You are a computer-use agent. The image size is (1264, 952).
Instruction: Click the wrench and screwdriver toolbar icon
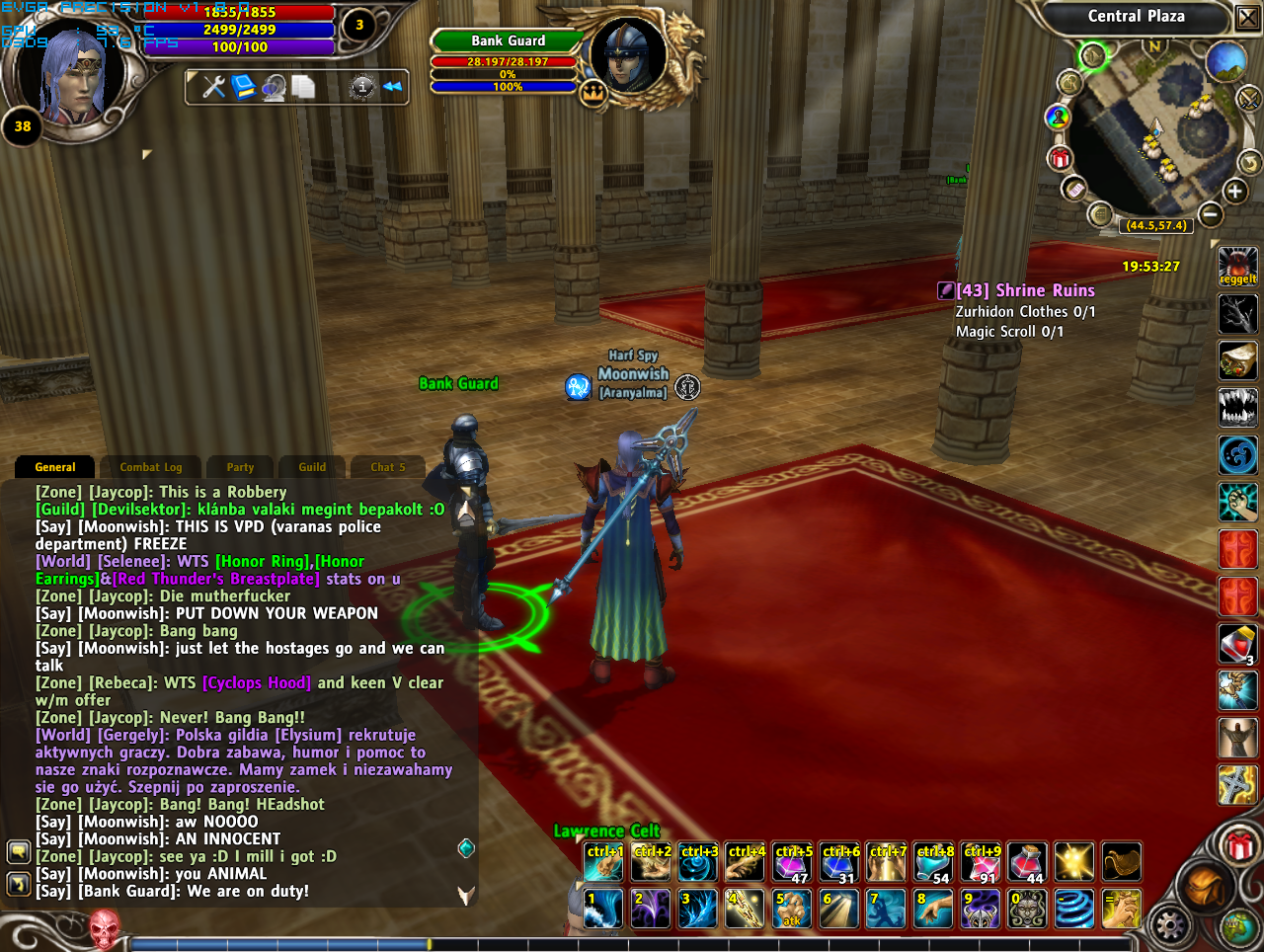(213, 87)
